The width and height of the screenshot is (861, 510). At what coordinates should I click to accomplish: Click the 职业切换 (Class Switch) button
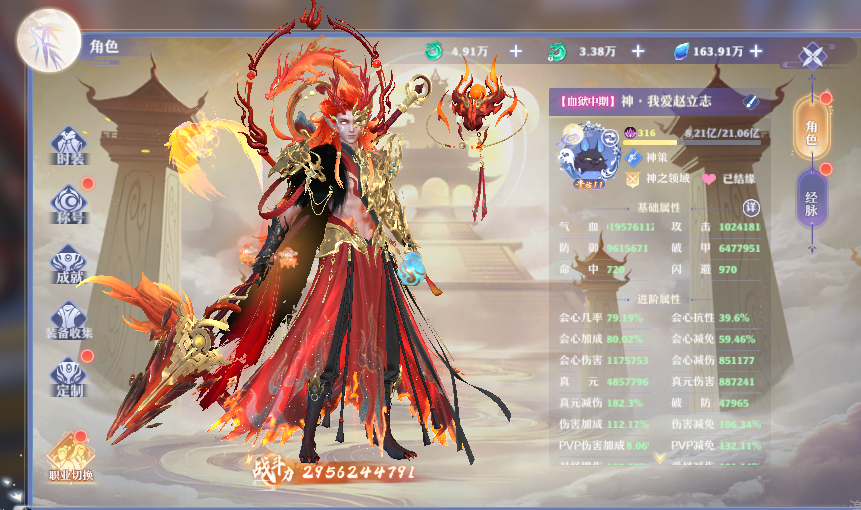tap(71, 457)
